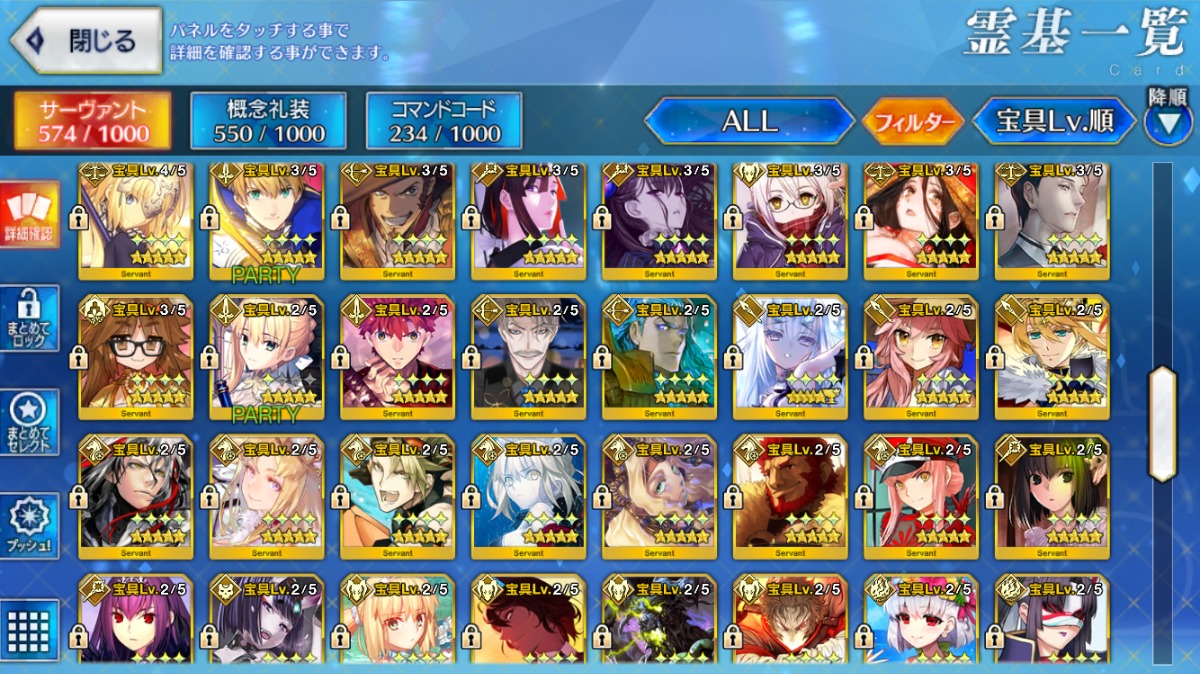Select the brown-haired servant card with glasses
Screen dimensions: 1200x674
135,357
